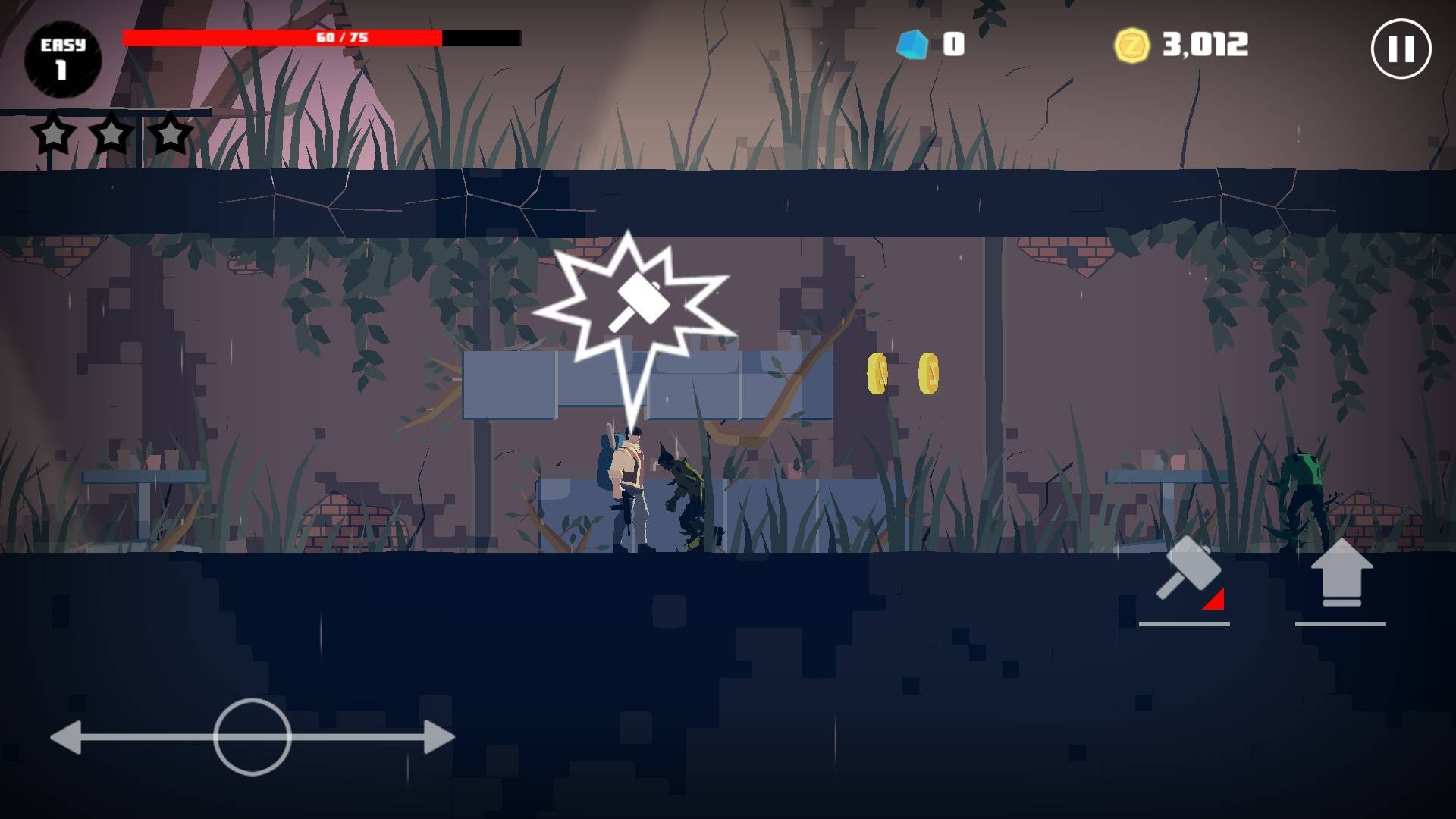Pause the game
The image size is (1456, 819).
(1400, 49)
